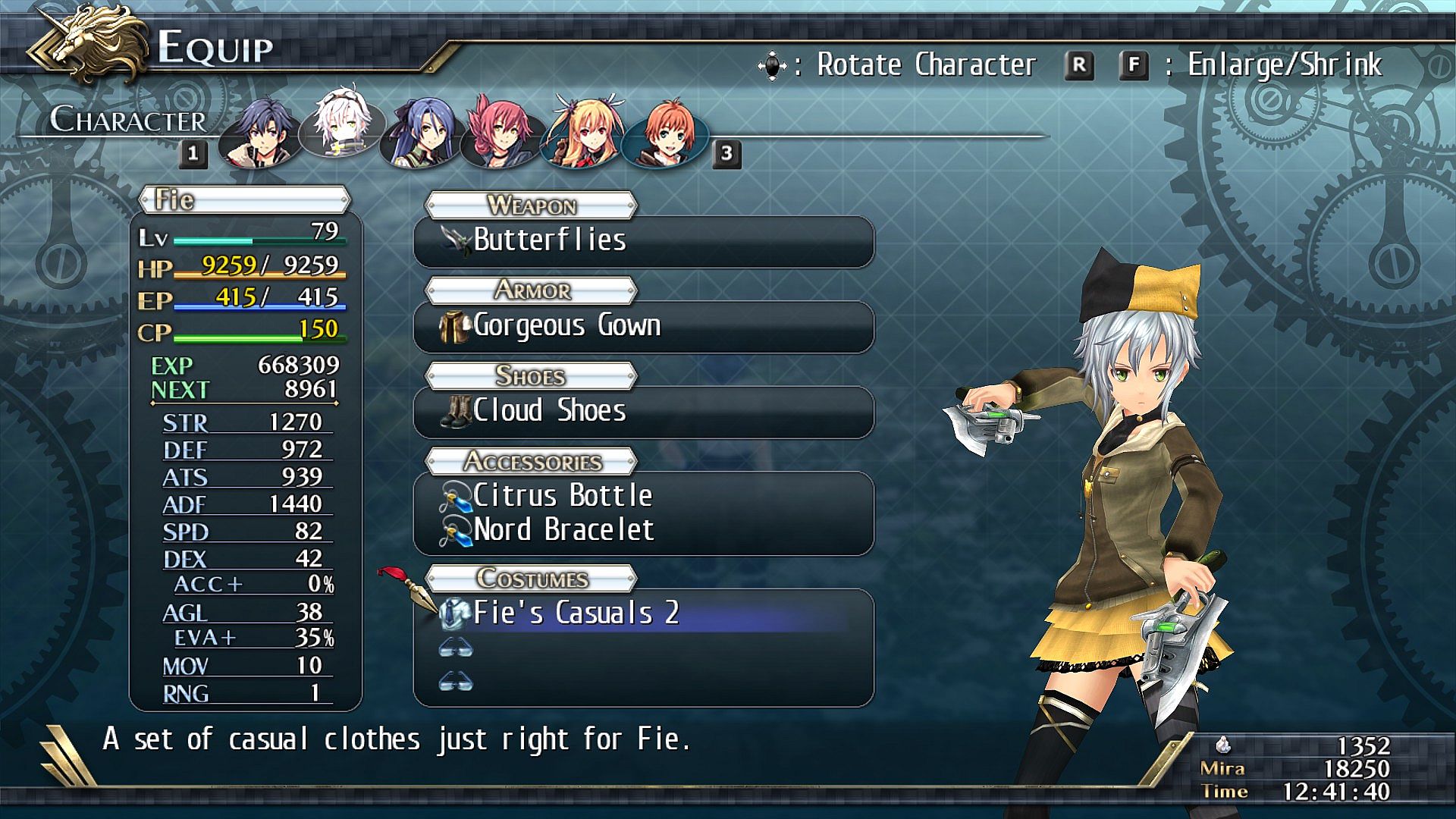This screenshot has width=1456, height=819.
Task: Open the Gorgeous Gown armor slot
Action: point(643,327)
